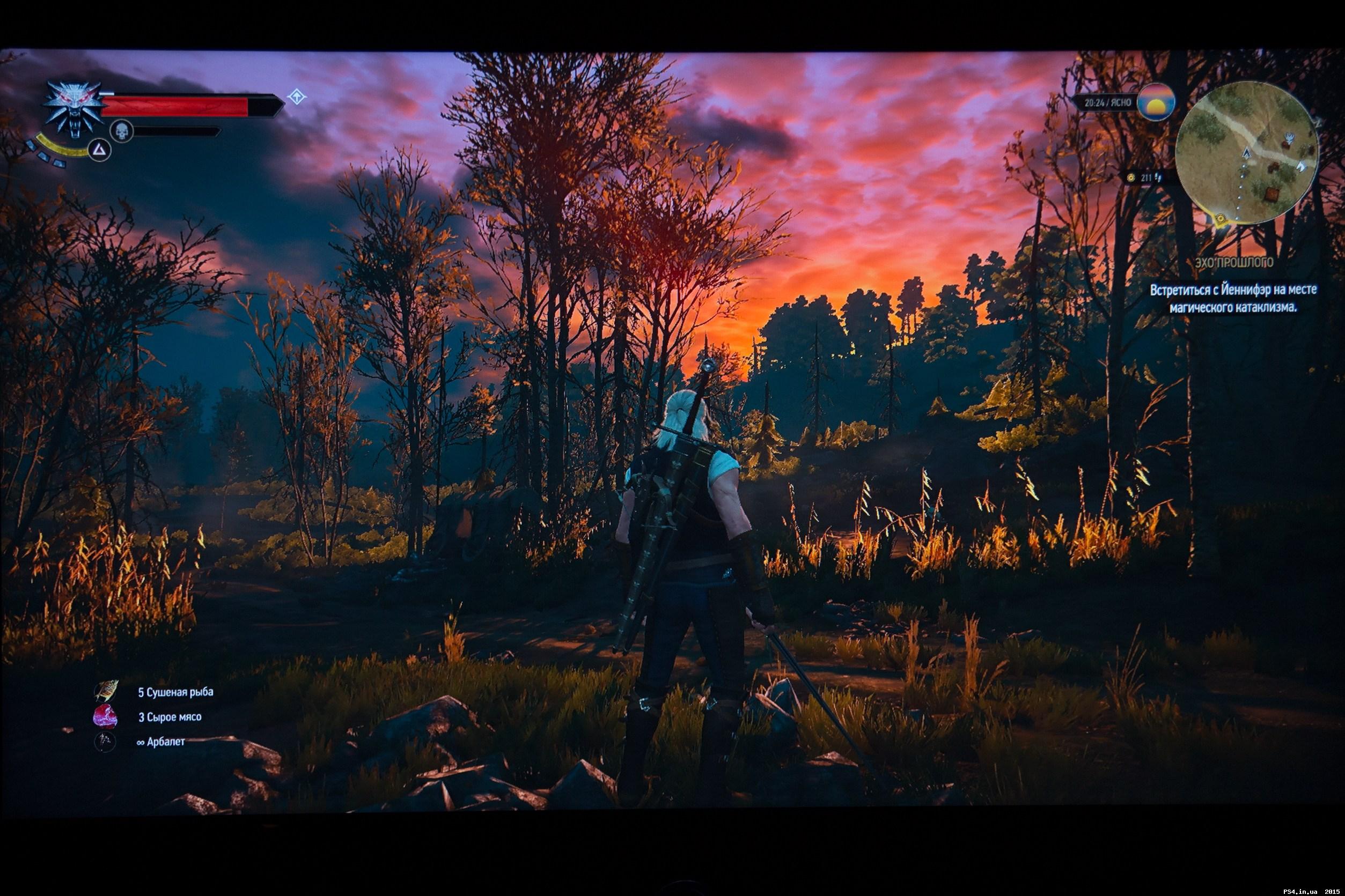The image size is (1345, 896).
Task: Click the sunset weather icon
Action: click(x=1155, y=102)
